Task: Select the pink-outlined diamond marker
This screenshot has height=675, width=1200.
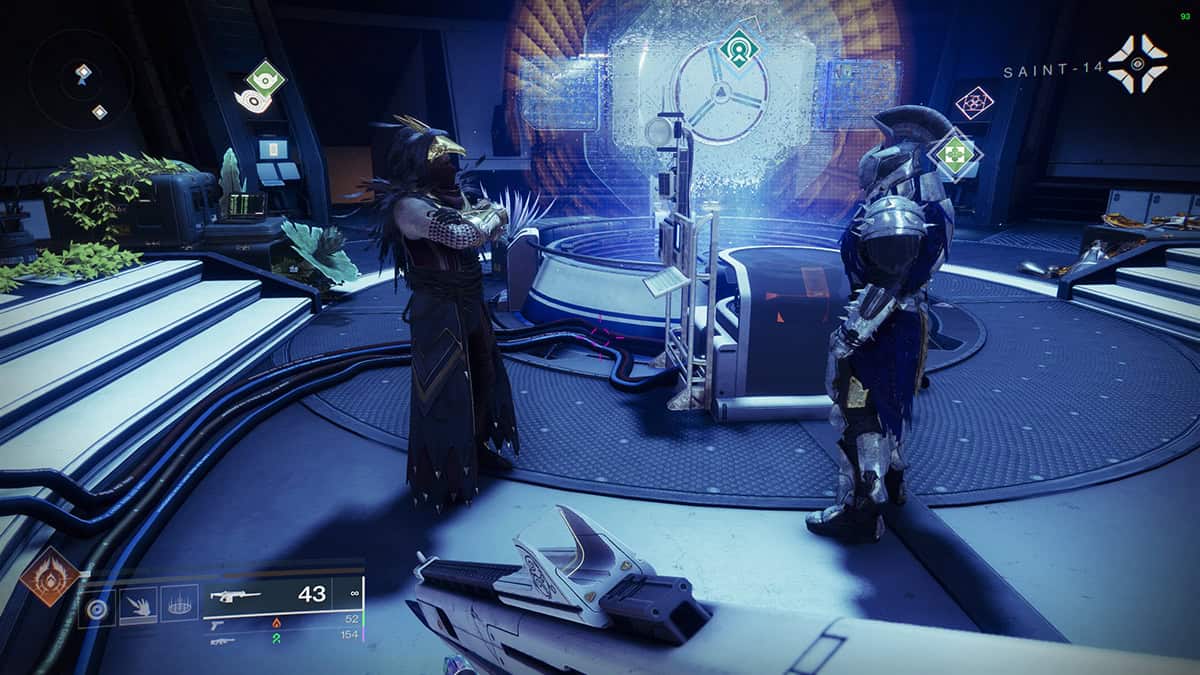Action: click(x=974, y=102)
